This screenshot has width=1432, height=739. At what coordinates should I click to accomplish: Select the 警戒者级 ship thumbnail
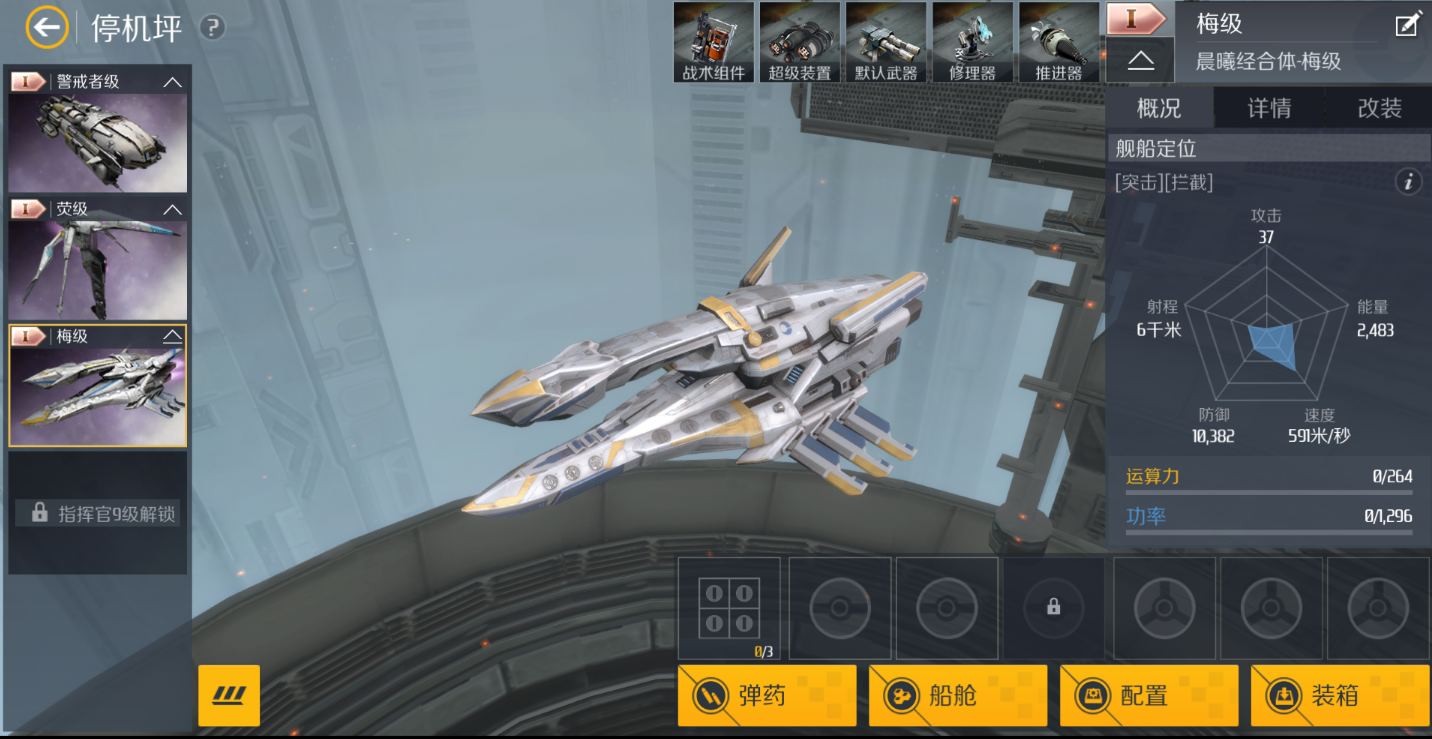[x=97, y=140]
